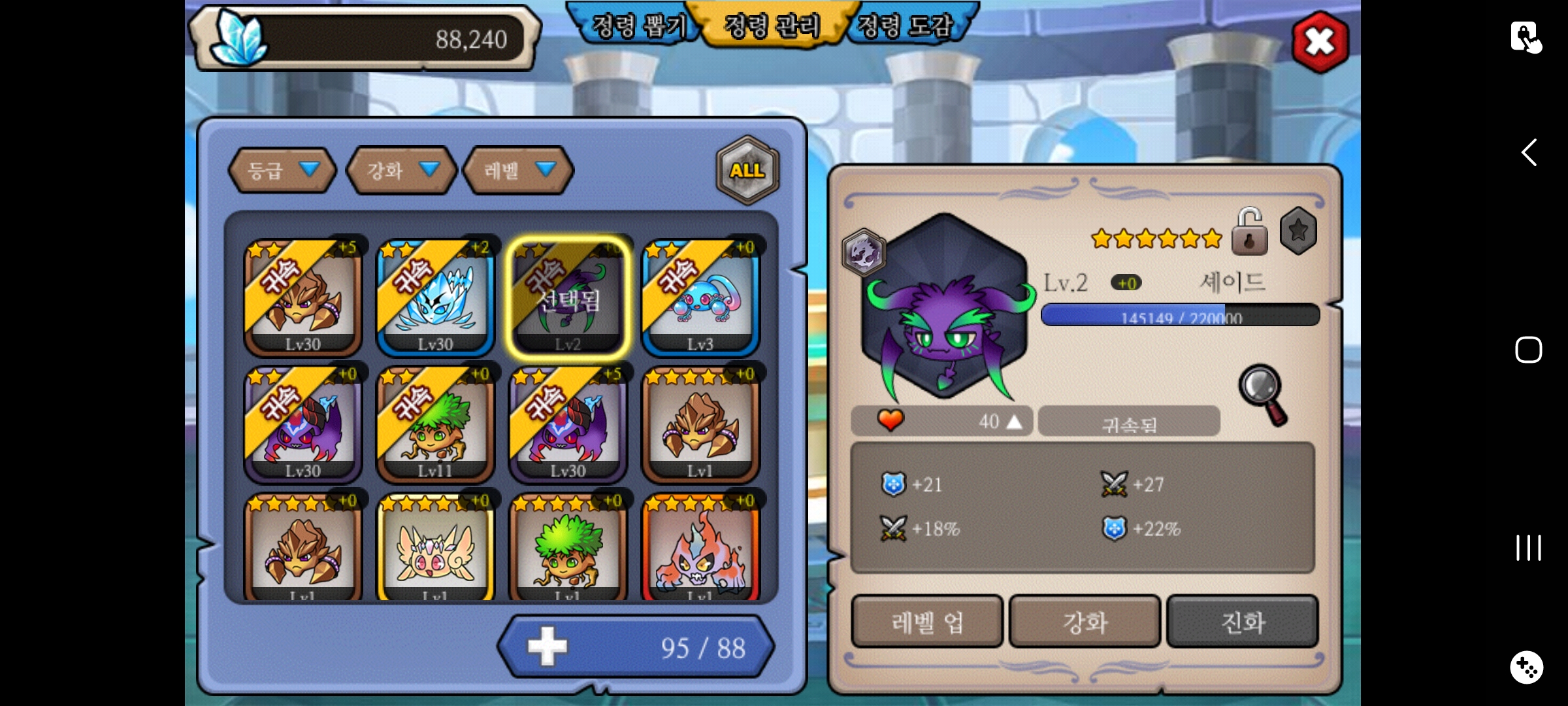Image resolution: width=1568 pixels, height=706 pixels.
Task: Close the spirit management screen
Action: (x=1320, y=42)
